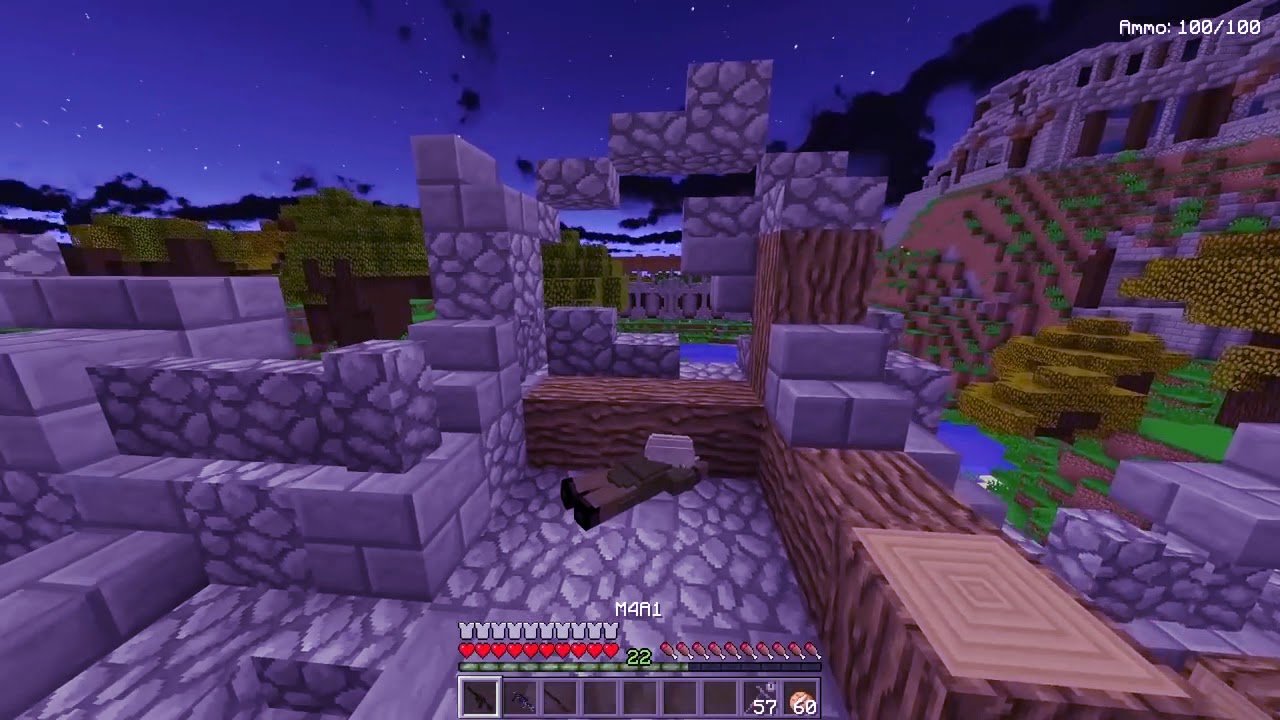Click the first heart on the health bar
This screenshot has height=720, width=1280.
point(466,649)
